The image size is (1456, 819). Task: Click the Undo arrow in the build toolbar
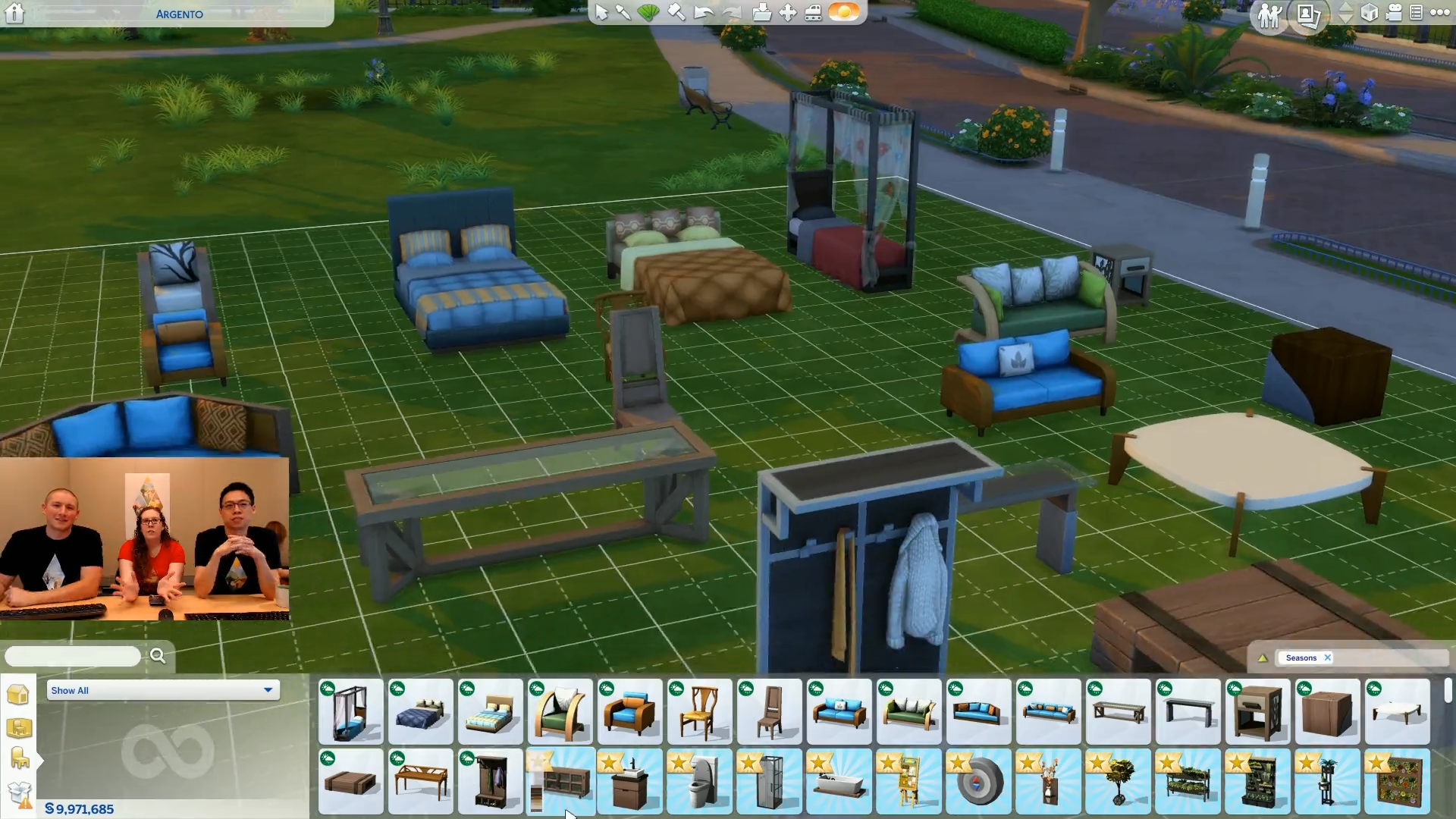pos(703,13)
